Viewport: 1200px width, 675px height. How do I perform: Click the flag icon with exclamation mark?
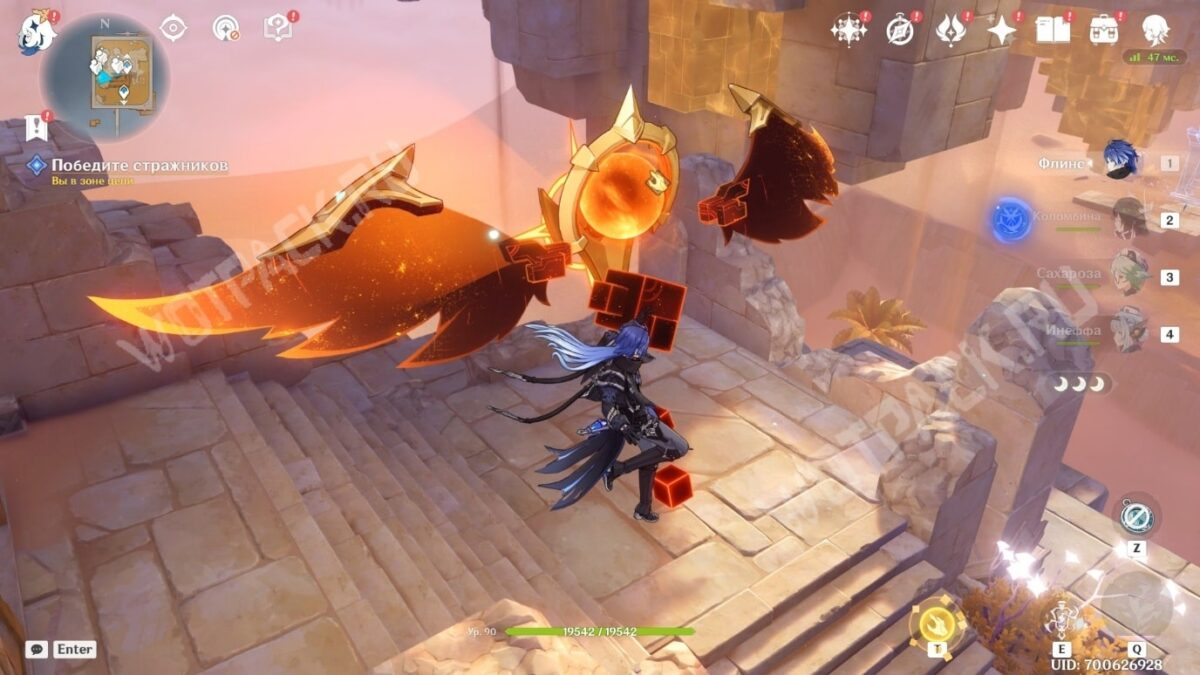pyautogui.click(x=37, y=127)
